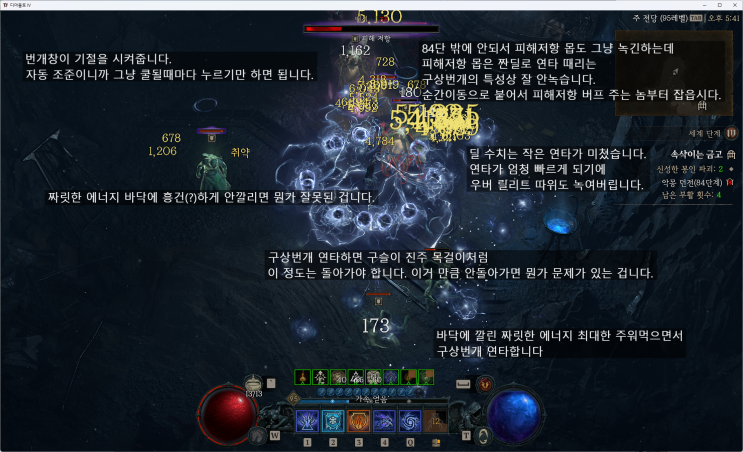This screenshot has height=452, width=743.
Task: Click the round evade icon beside the mana orb
Action: point(484,435)
